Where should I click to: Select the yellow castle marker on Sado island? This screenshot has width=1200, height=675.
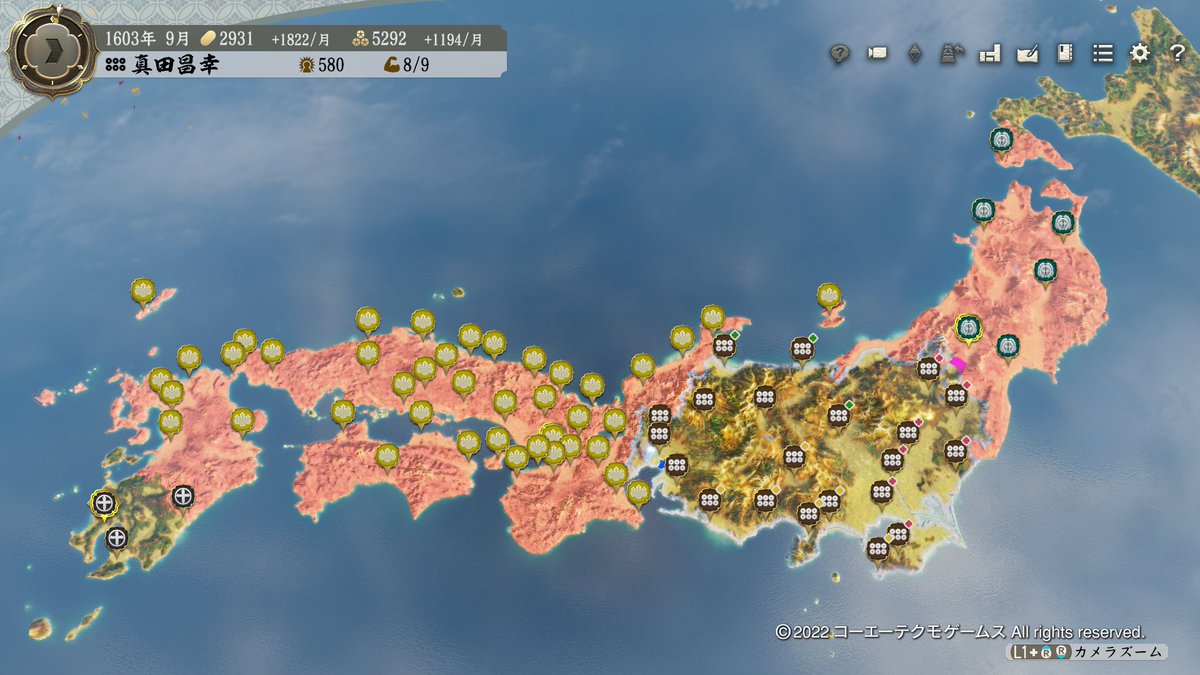pos(828,295)
